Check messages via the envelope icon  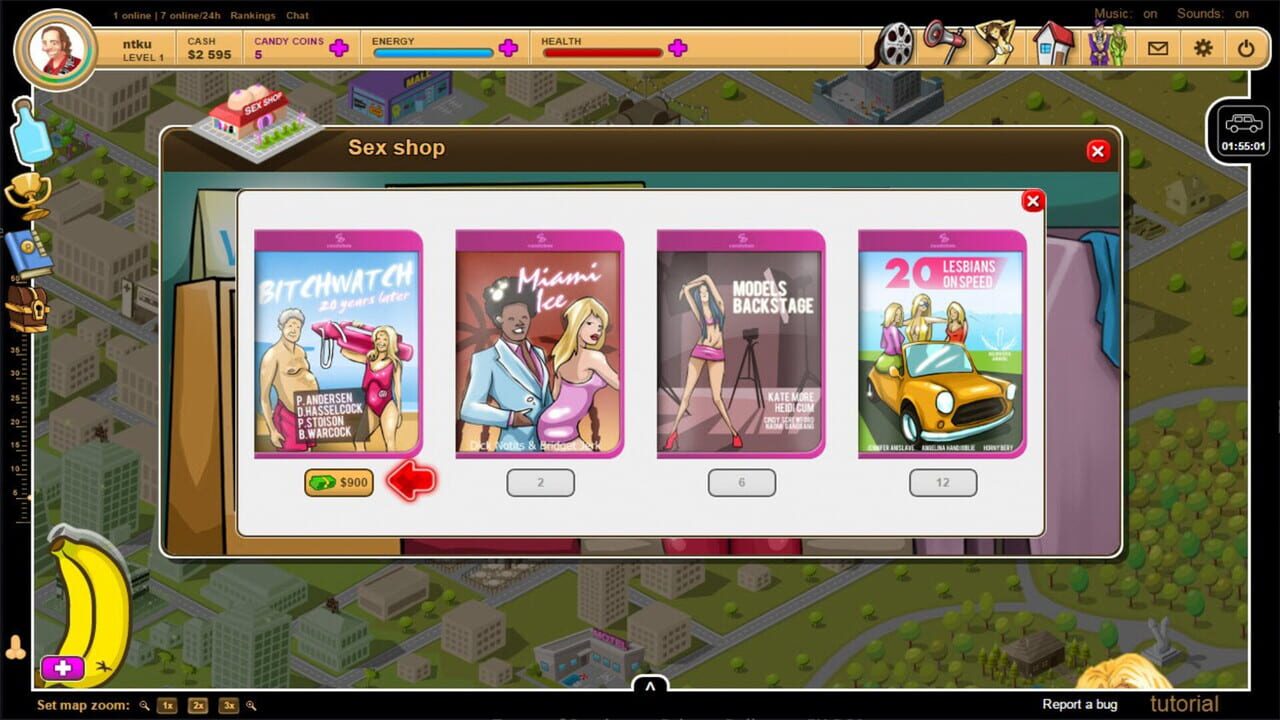pos(1158,47)
